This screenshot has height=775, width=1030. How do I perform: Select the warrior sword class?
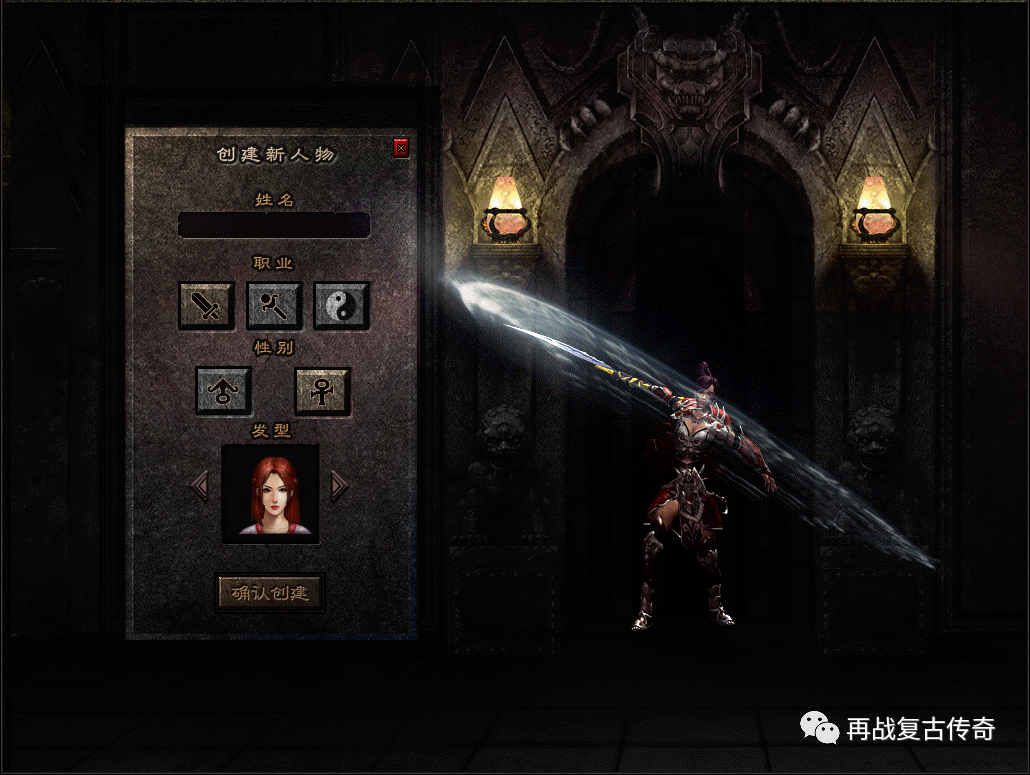pos(206,305)
